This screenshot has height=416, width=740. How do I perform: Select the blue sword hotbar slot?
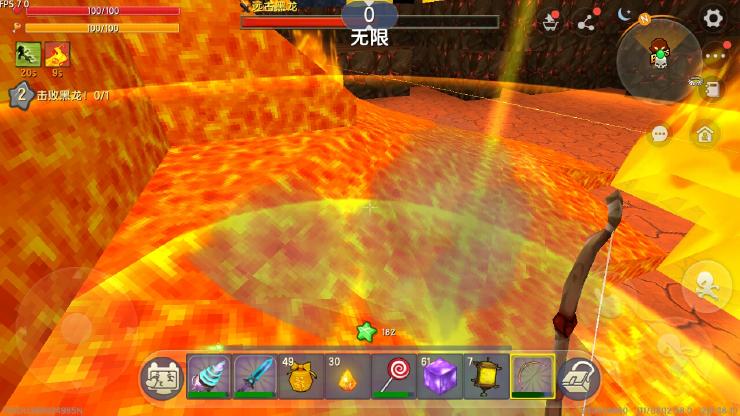click(x=255, y=377)
